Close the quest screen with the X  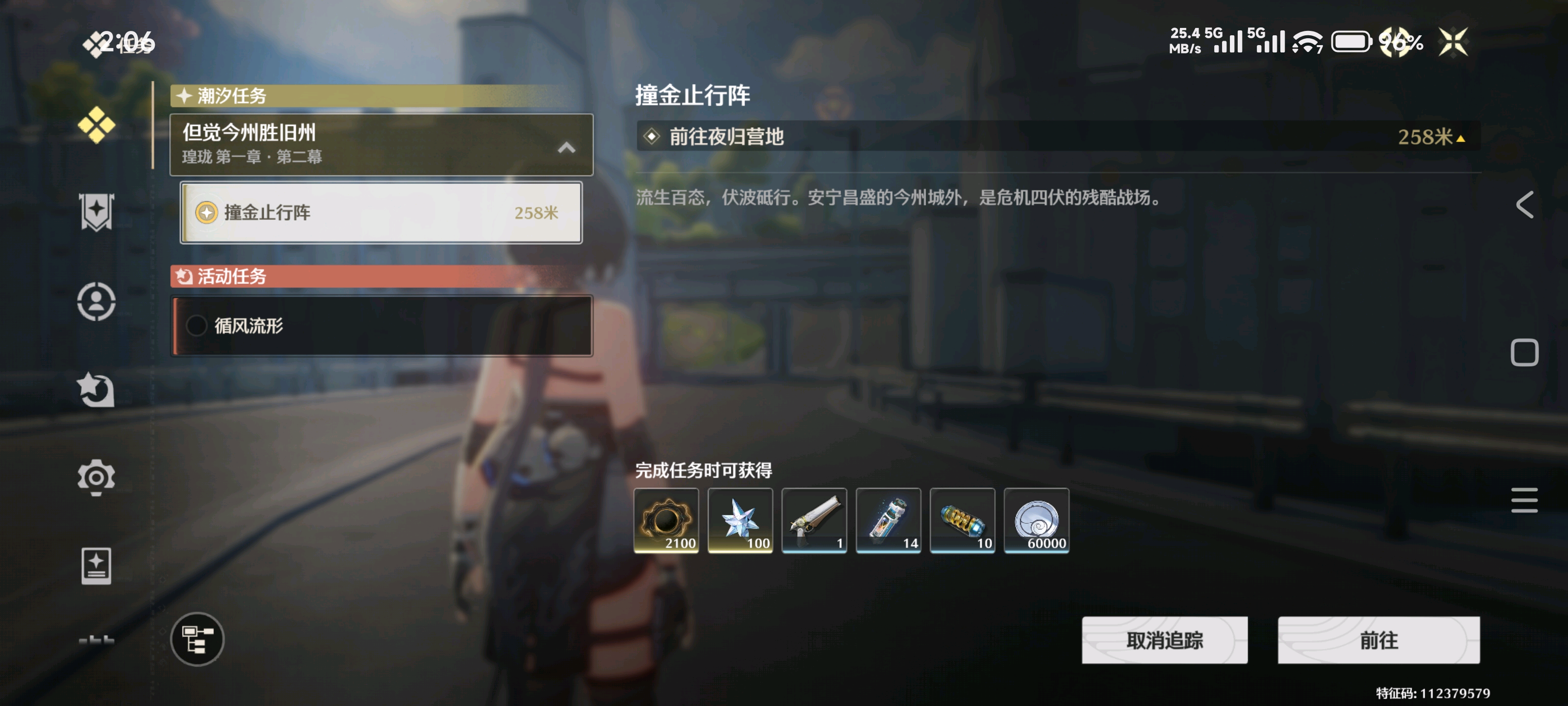click(1453, 42)
